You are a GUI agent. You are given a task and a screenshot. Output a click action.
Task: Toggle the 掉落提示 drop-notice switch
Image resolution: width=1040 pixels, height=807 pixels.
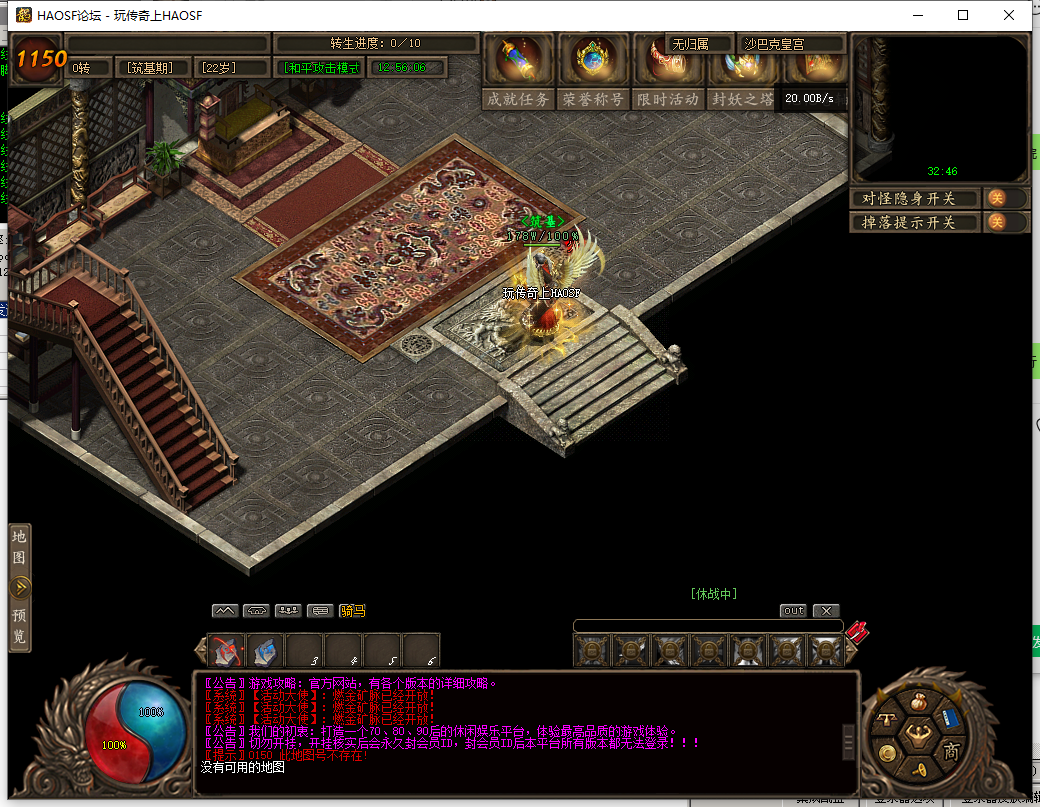(x=996, y=222)
